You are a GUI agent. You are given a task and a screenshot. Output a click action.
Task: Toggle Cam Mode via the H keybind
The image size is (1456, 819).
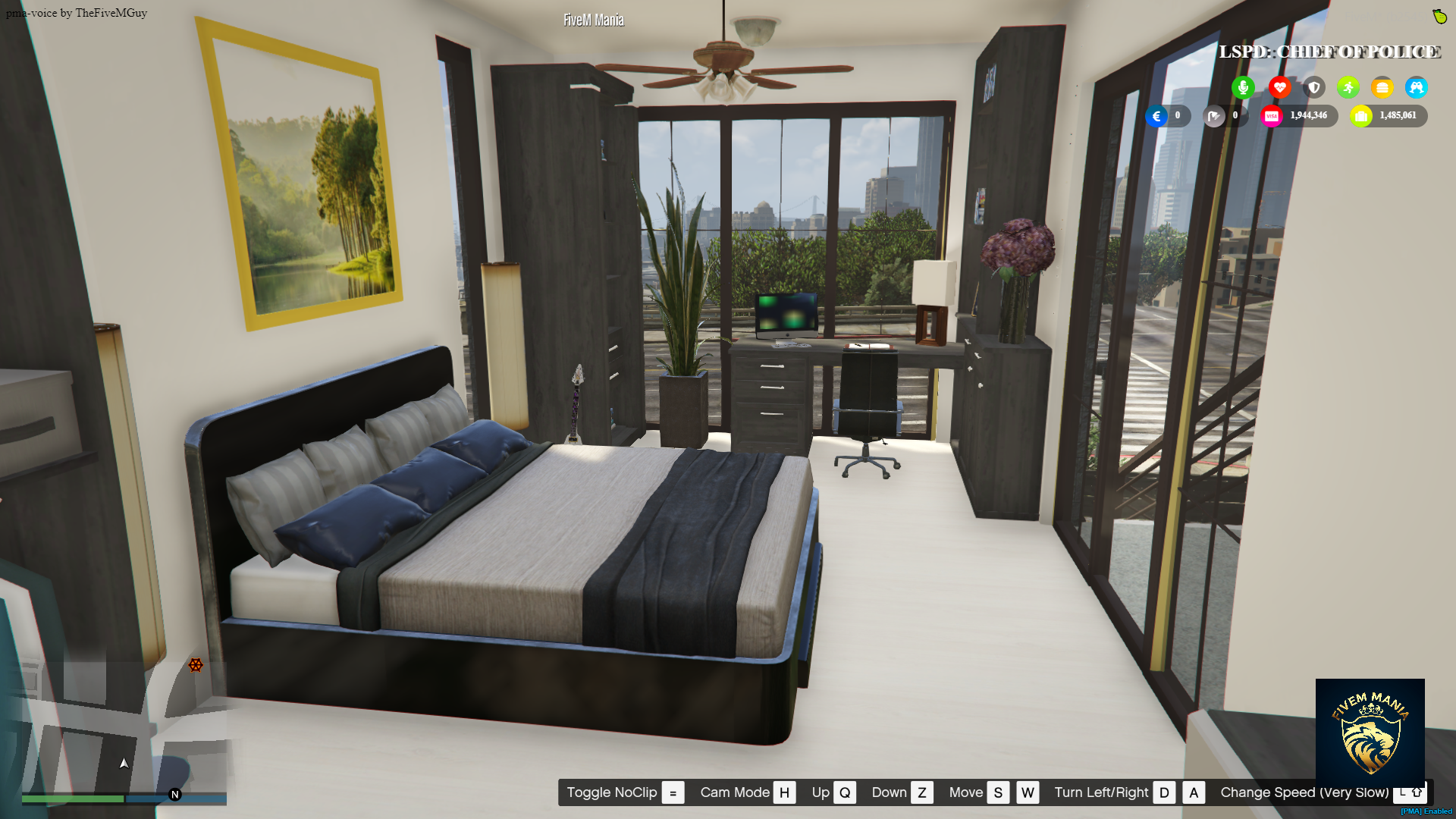(x=785, y=792)
